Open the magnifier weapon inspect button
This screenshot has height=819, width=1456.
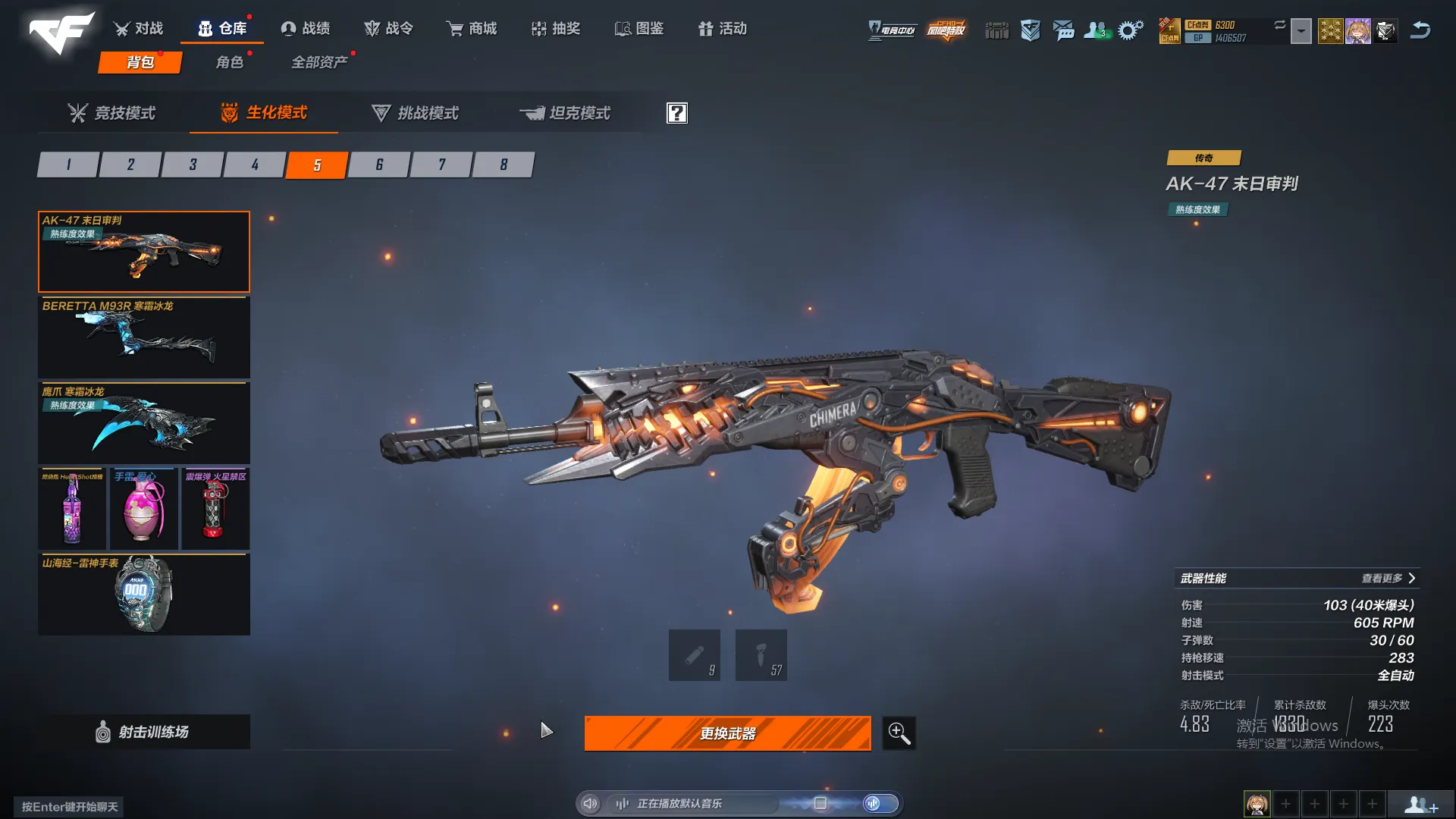(899, 733)
